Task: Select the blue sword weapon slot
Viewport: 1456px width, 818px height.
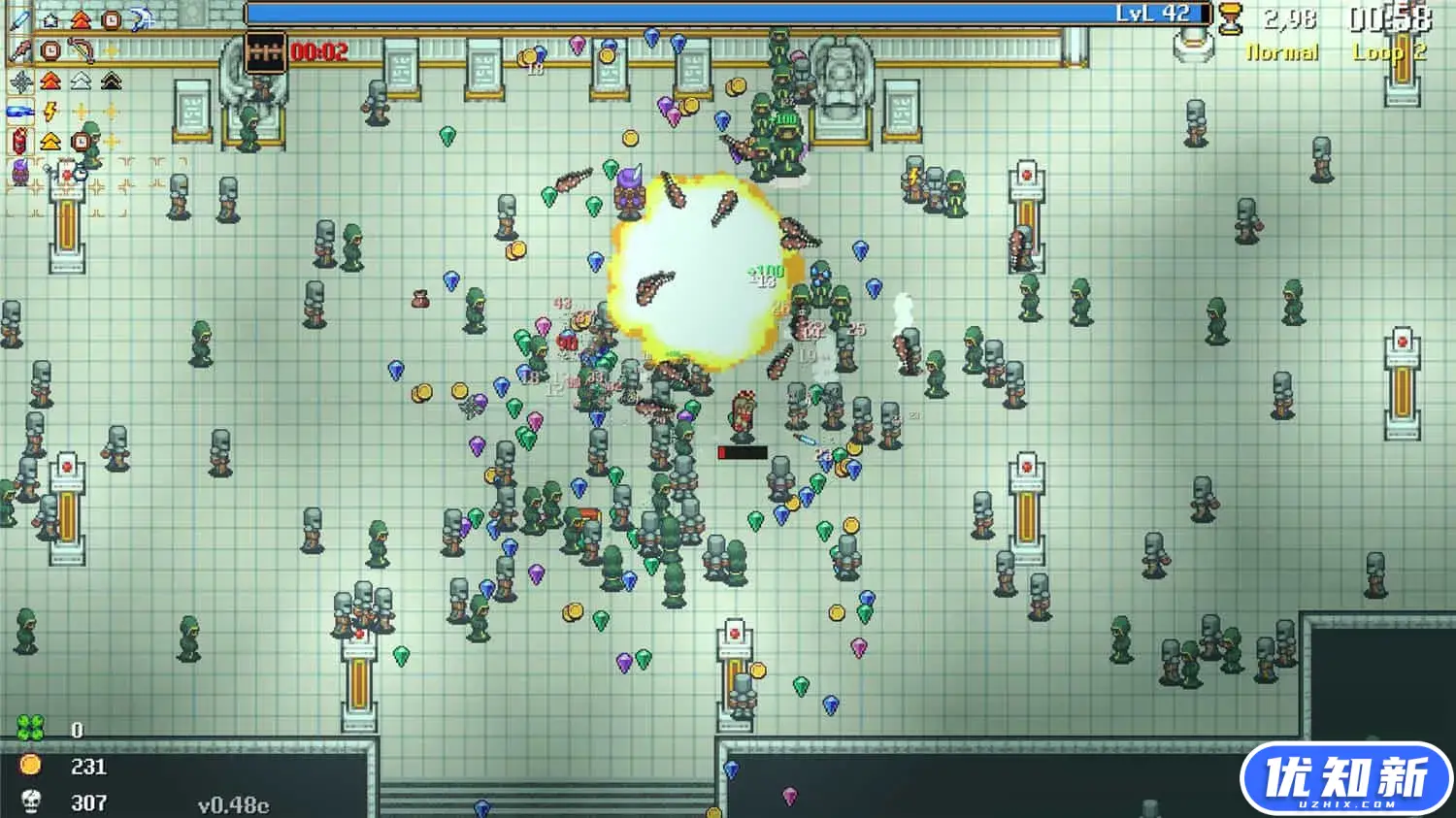Action: (x=20, y=19)
